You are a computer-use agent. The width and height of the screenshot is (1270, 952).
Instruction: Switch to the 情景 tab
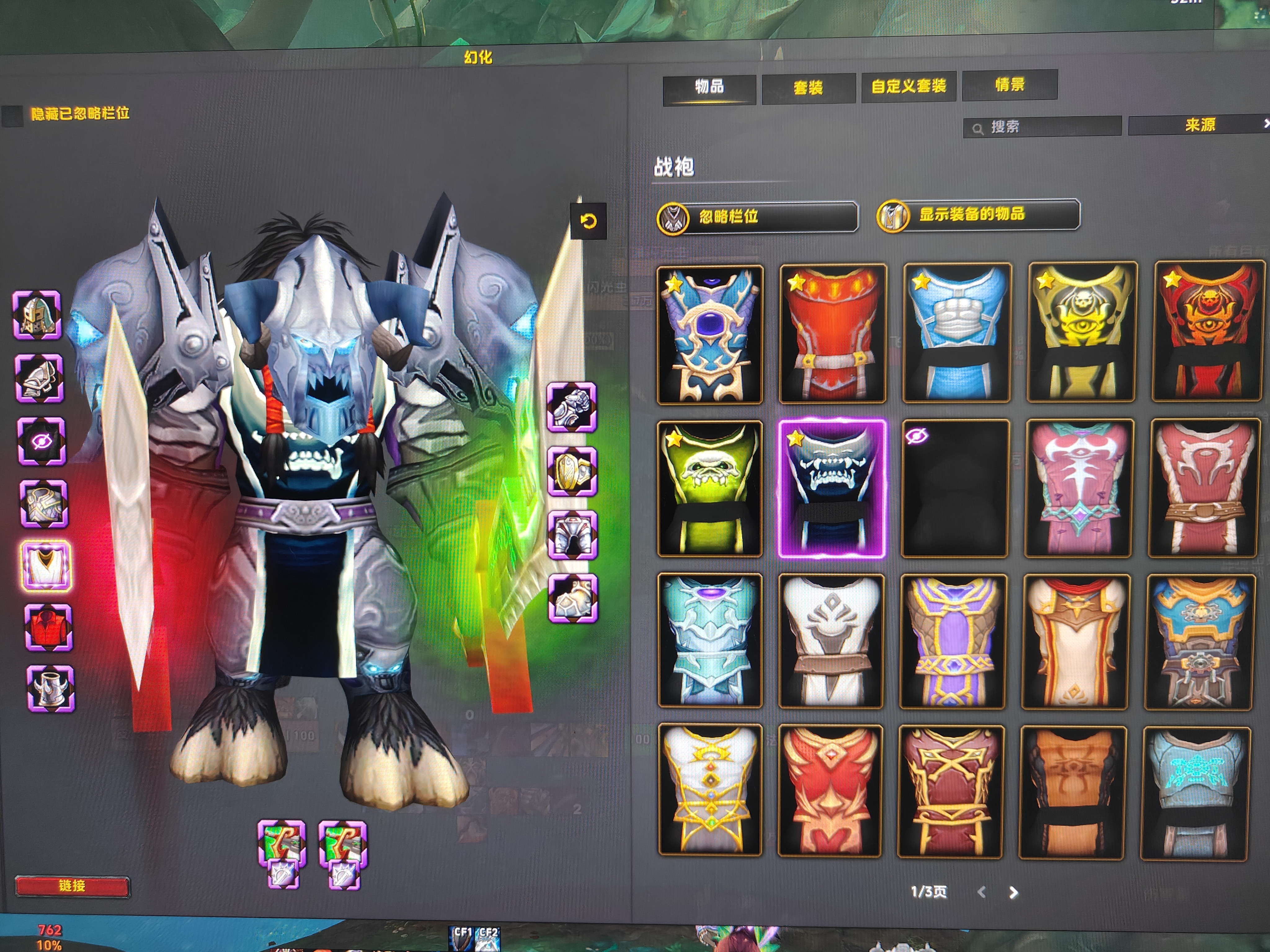click(x=1009, y=86)
